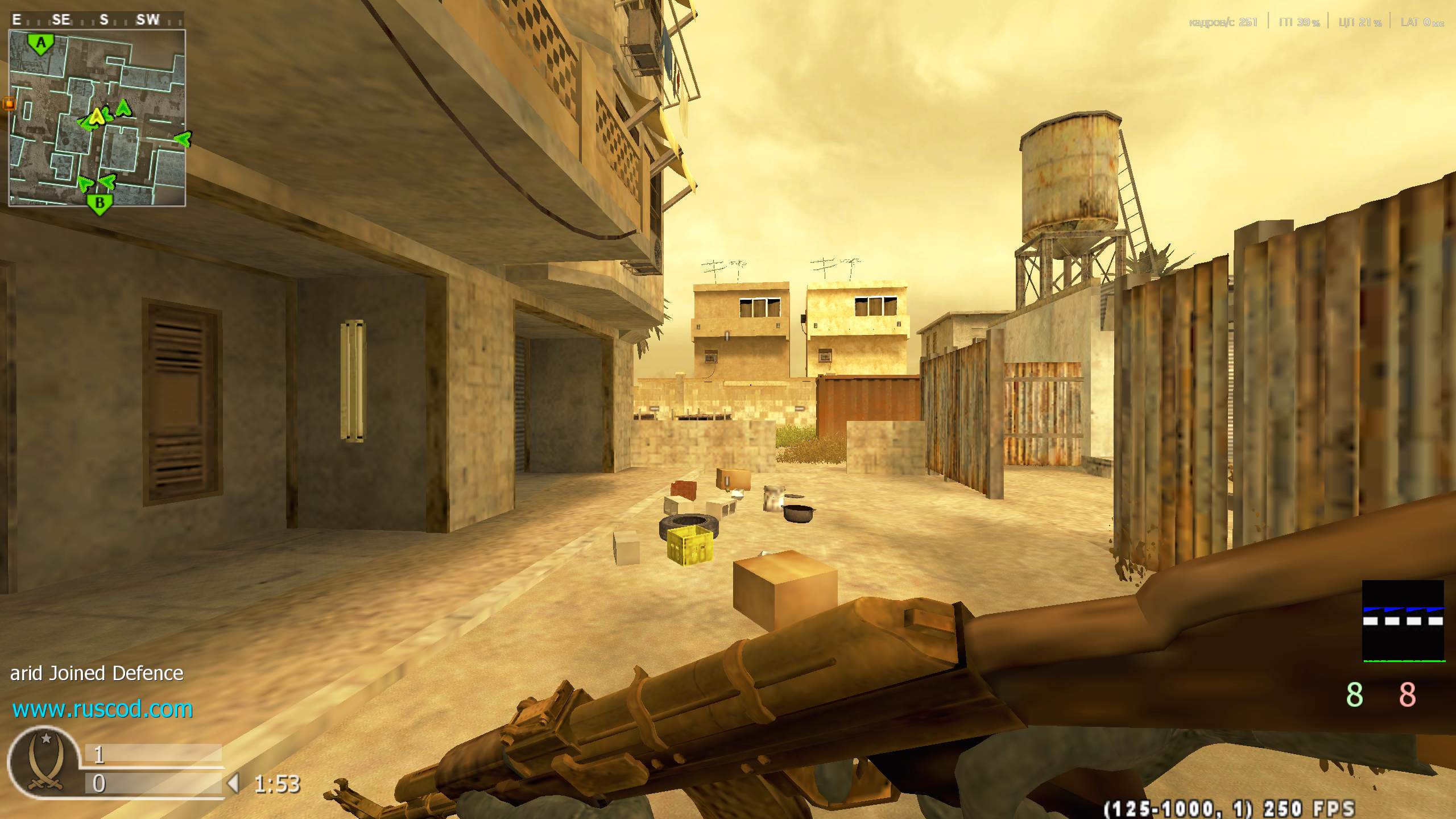1456x819 pixels.
Task: Click the minimap in the corner
Action: click(97, 118)
